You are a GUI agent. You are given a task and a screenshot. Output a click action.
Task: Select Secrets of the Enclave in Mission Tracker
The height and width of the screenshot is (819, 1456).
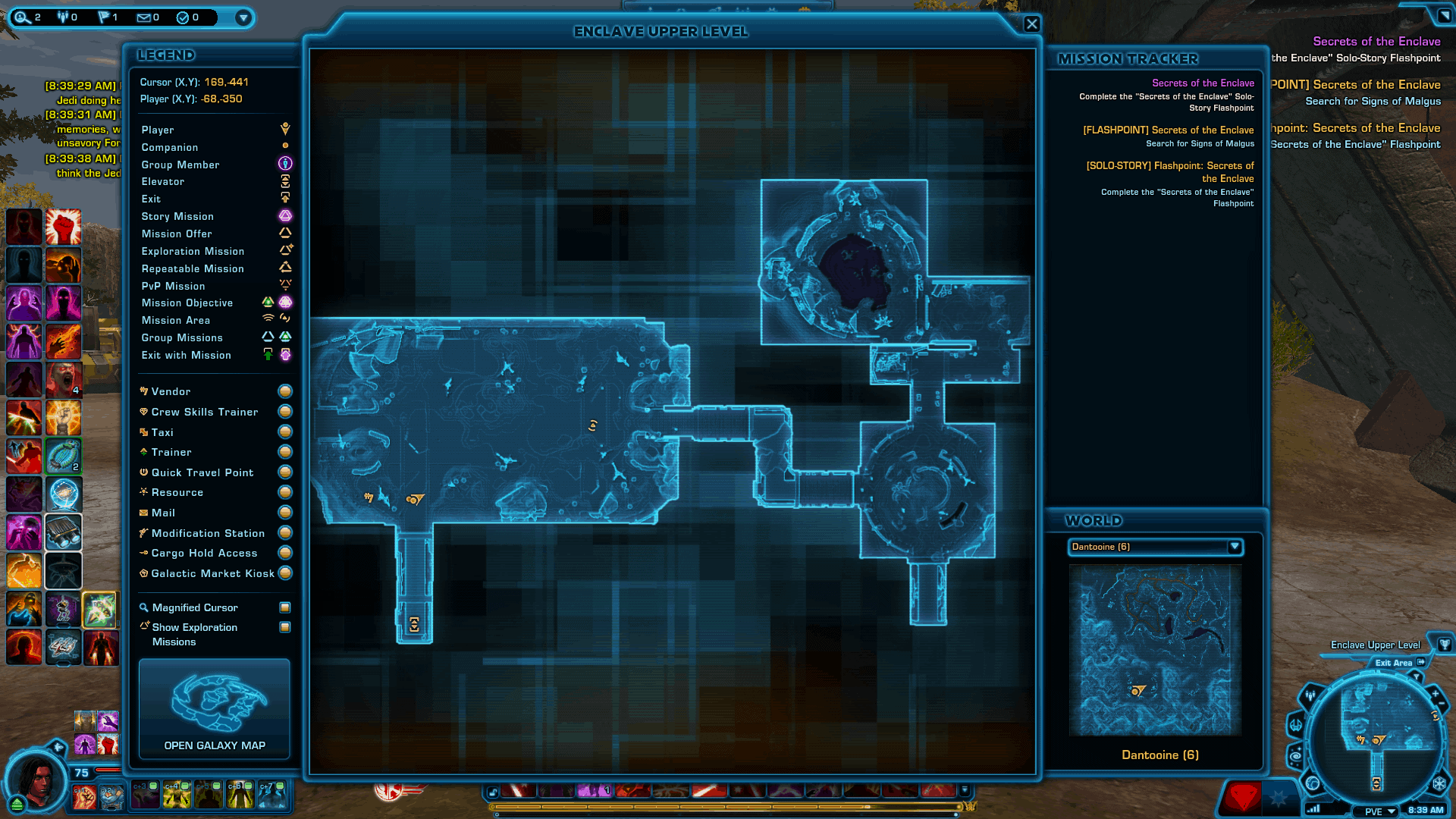click(1204, 83)
